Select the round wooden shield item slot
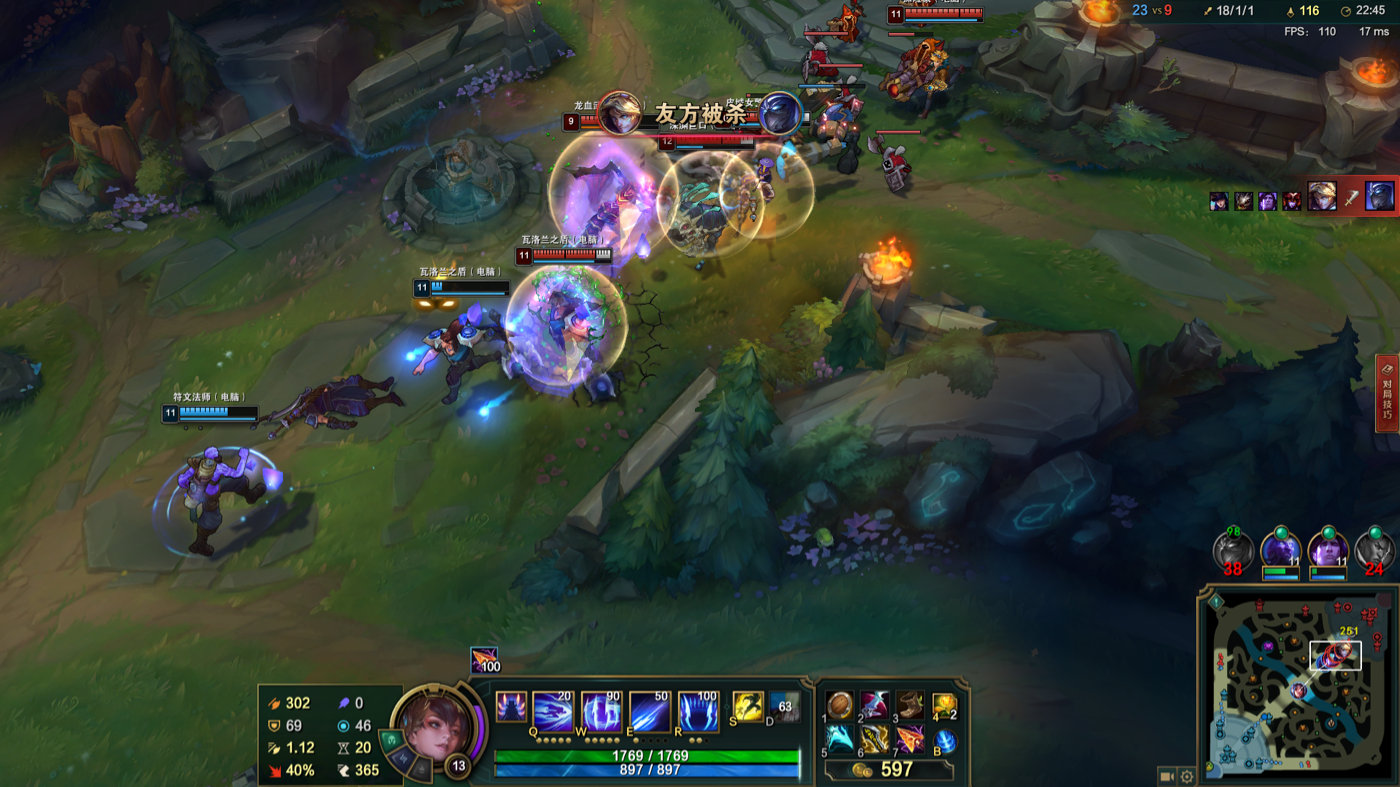1400x787 pixels. tap(840, 706)
